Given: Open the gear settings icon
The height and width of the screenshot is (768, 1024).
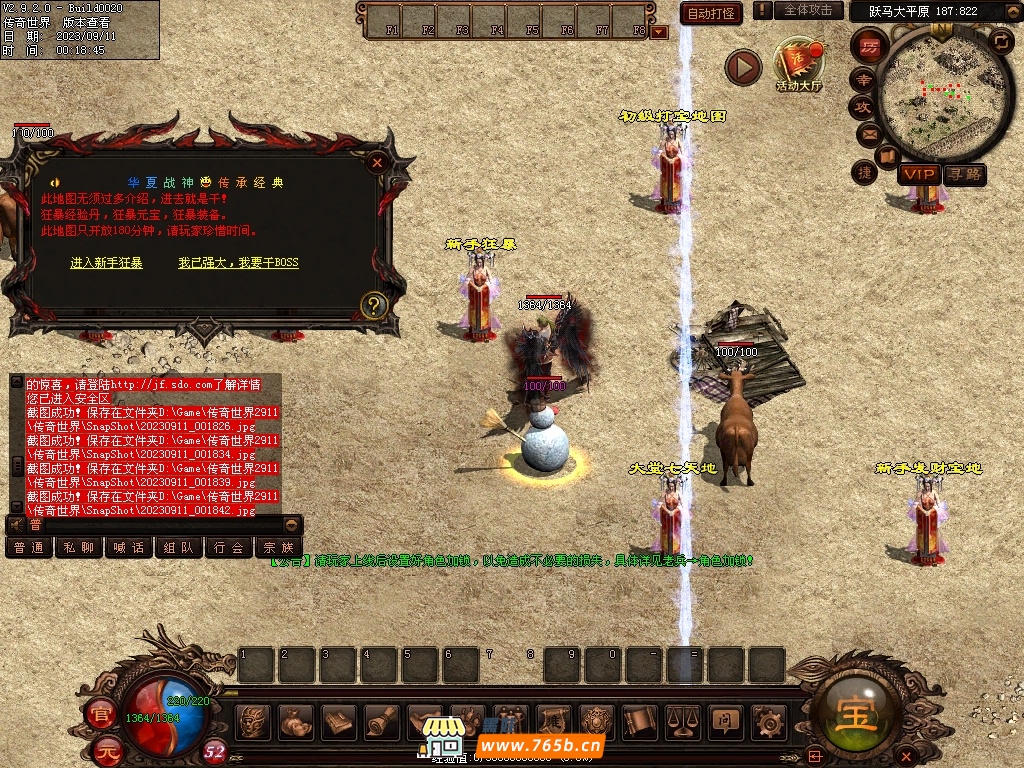Looking at the screenshot, I should tap(767, 720).
